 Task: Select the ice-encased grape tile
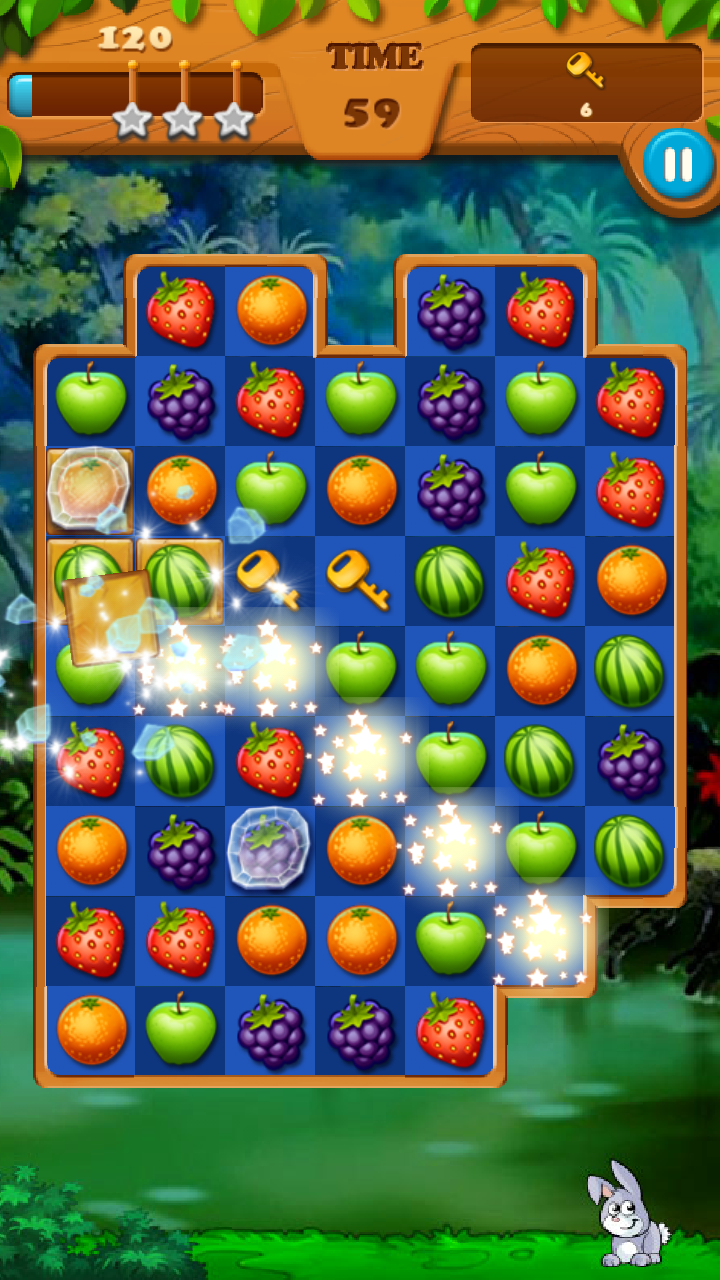[269, 848]
